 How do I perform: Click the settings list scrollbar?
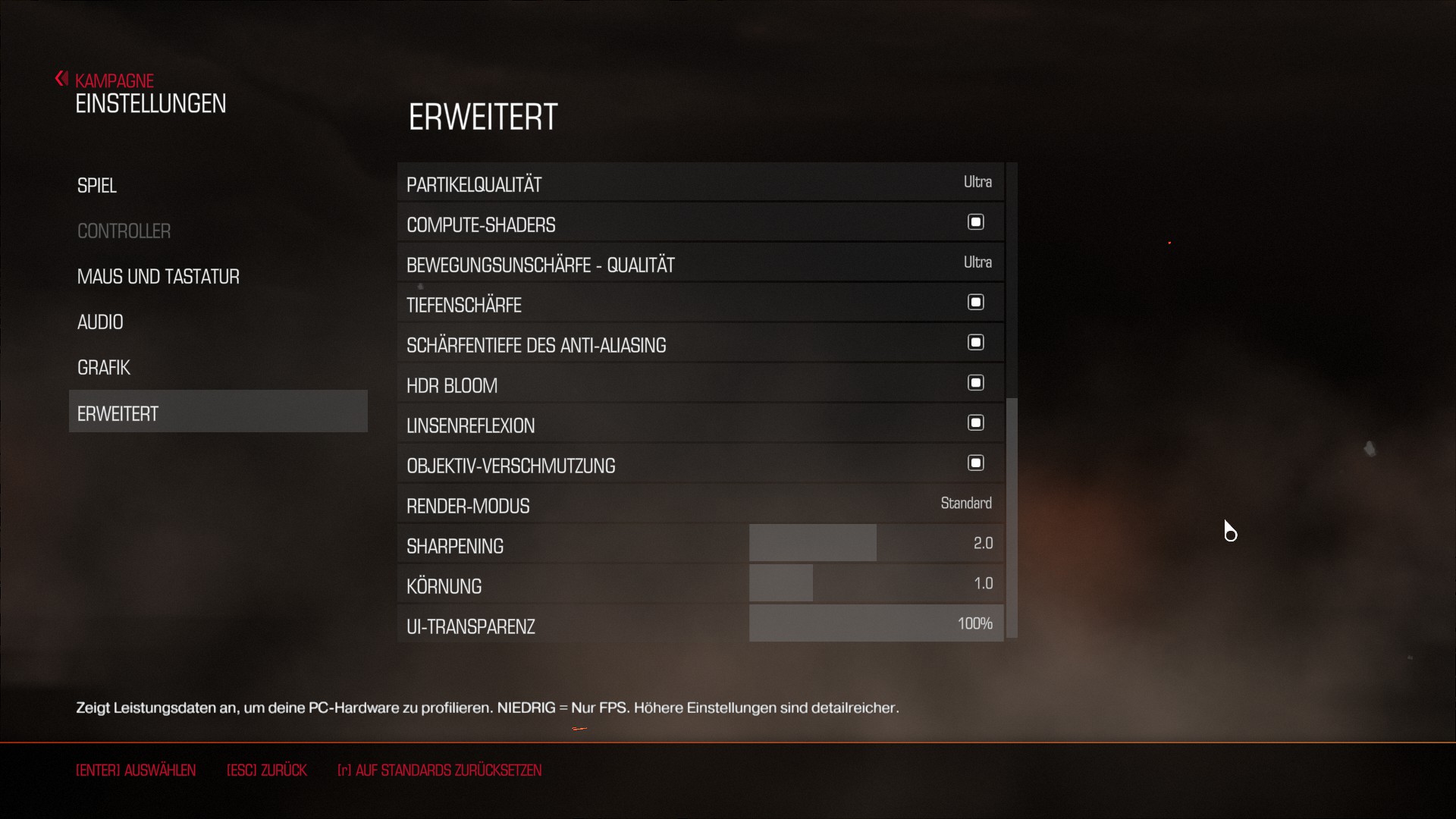[1012, 516]
